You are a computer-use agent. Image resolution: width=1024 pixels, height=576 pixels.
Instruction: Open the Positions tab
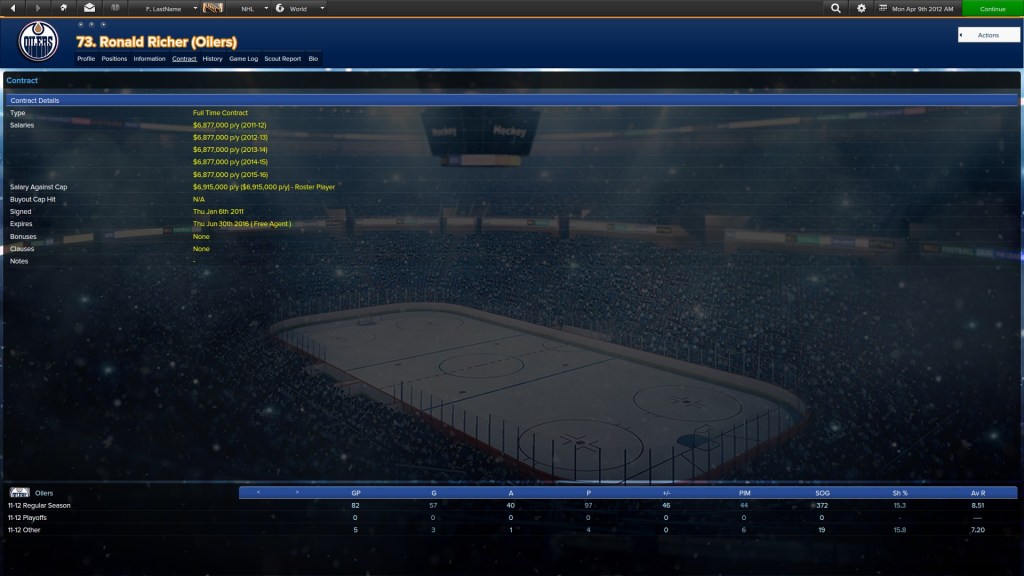coord(114,59)
